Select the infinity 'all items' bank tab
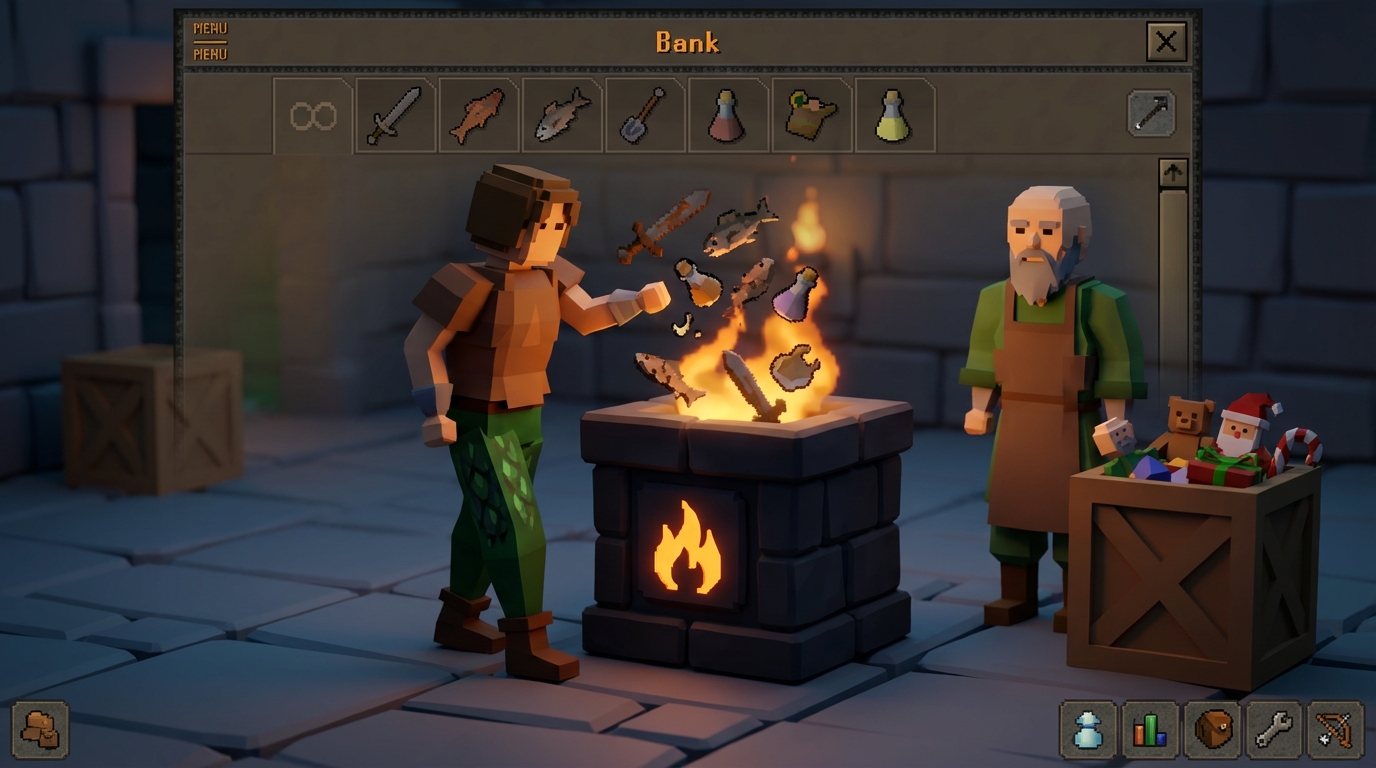 [x=311, y=113]
